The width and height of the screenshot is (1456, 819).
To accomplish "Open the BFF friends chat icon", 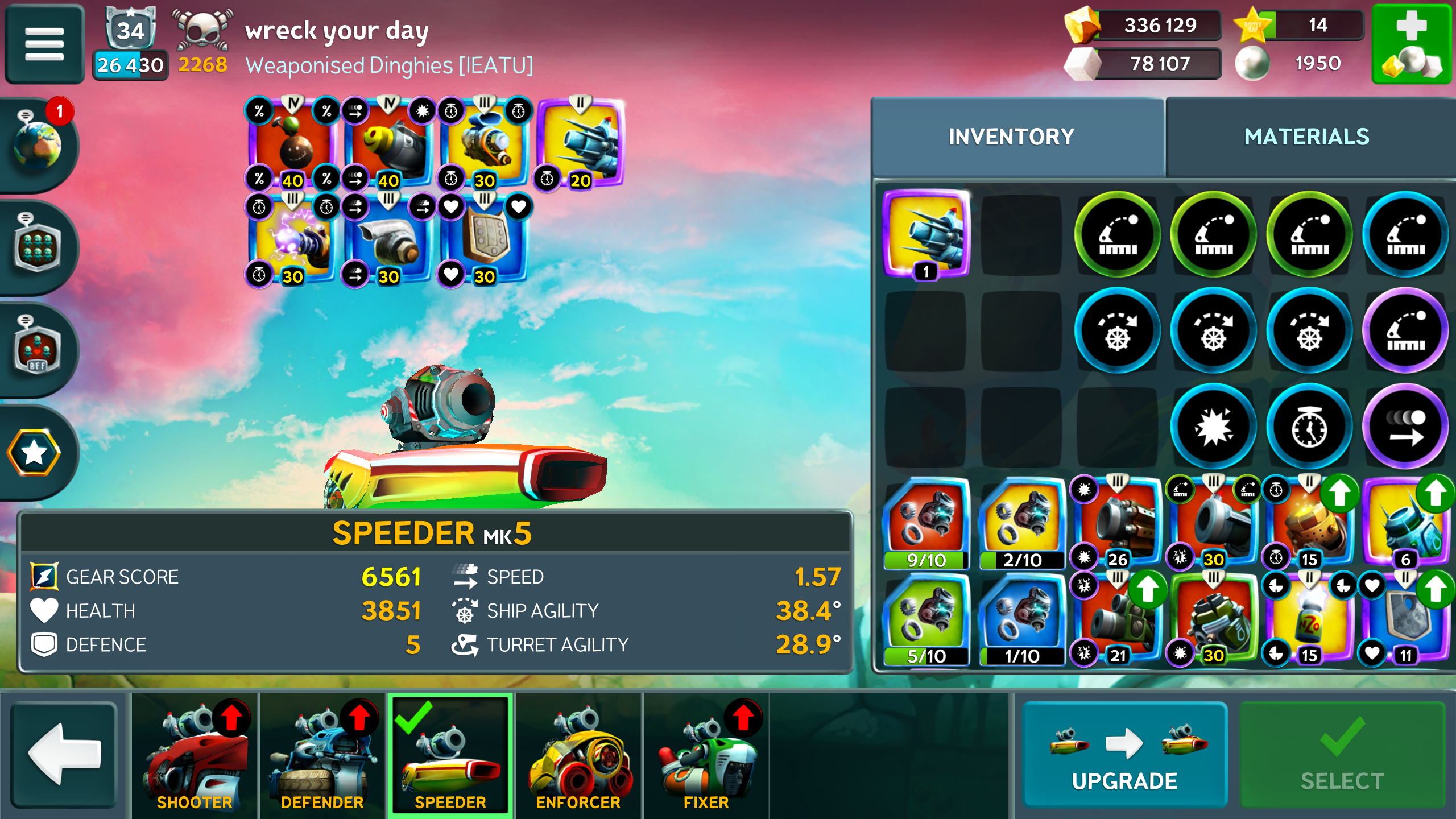I will pos(38,349).
